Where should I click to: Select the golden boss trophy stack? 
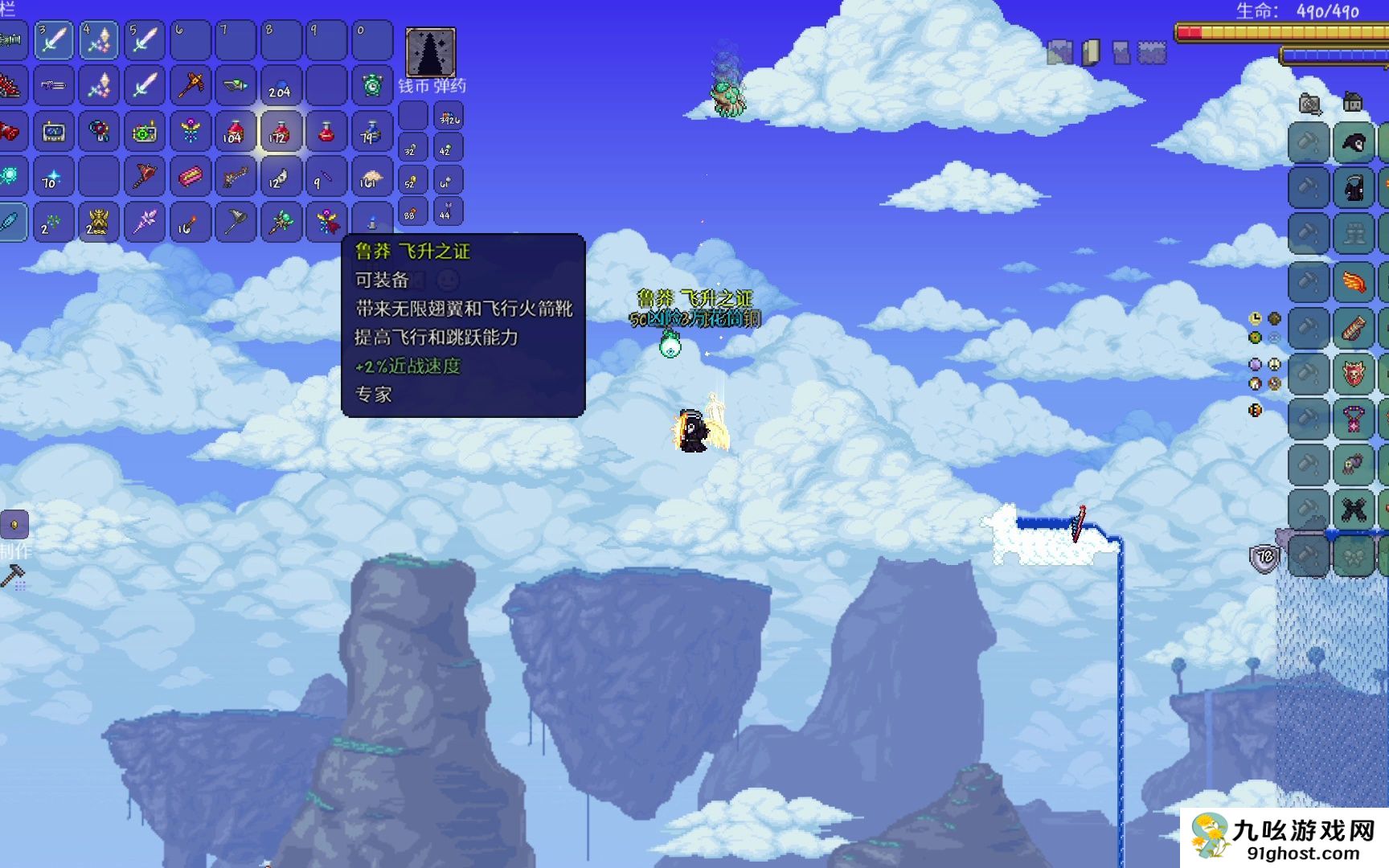pyautogui.click(x=97, y=222)
